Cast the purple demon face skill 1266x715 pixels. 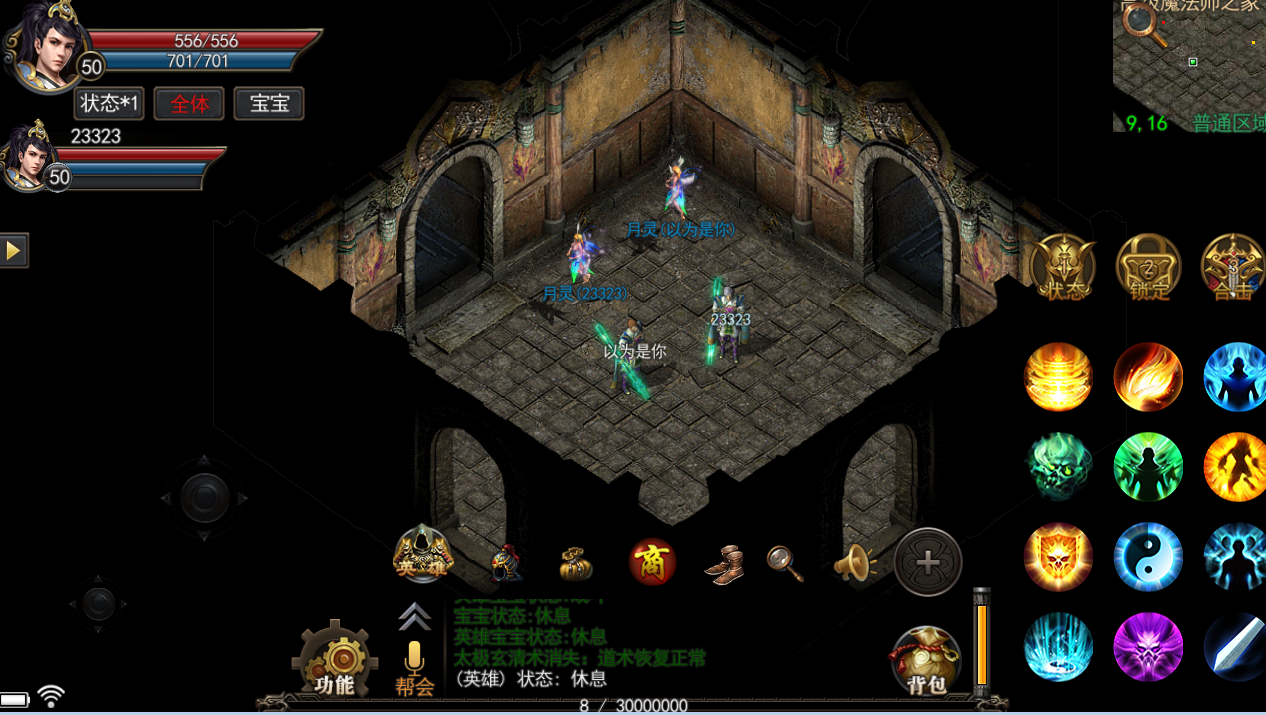point(1148,647)
